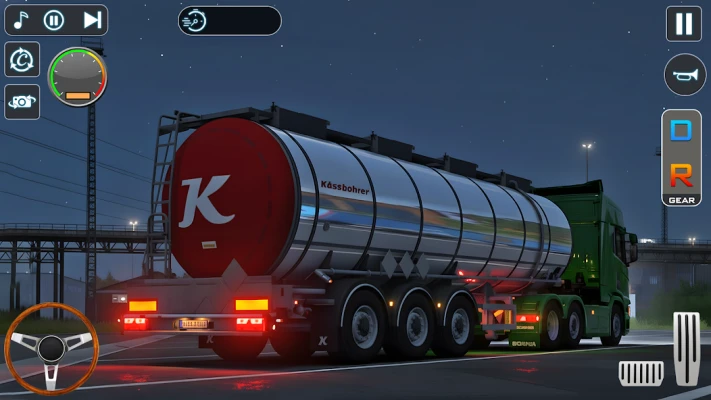The height and width of the screenshot is (400, 711).
Task: Shift the gear to D (drive)
Action: tap(681, 130)
